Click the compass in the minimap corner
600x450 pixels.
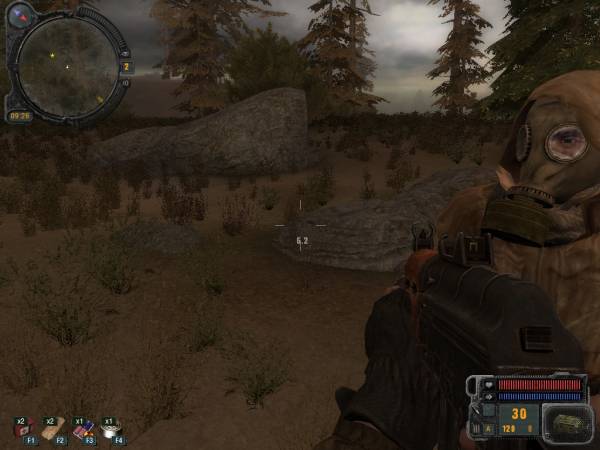[19, 14]
